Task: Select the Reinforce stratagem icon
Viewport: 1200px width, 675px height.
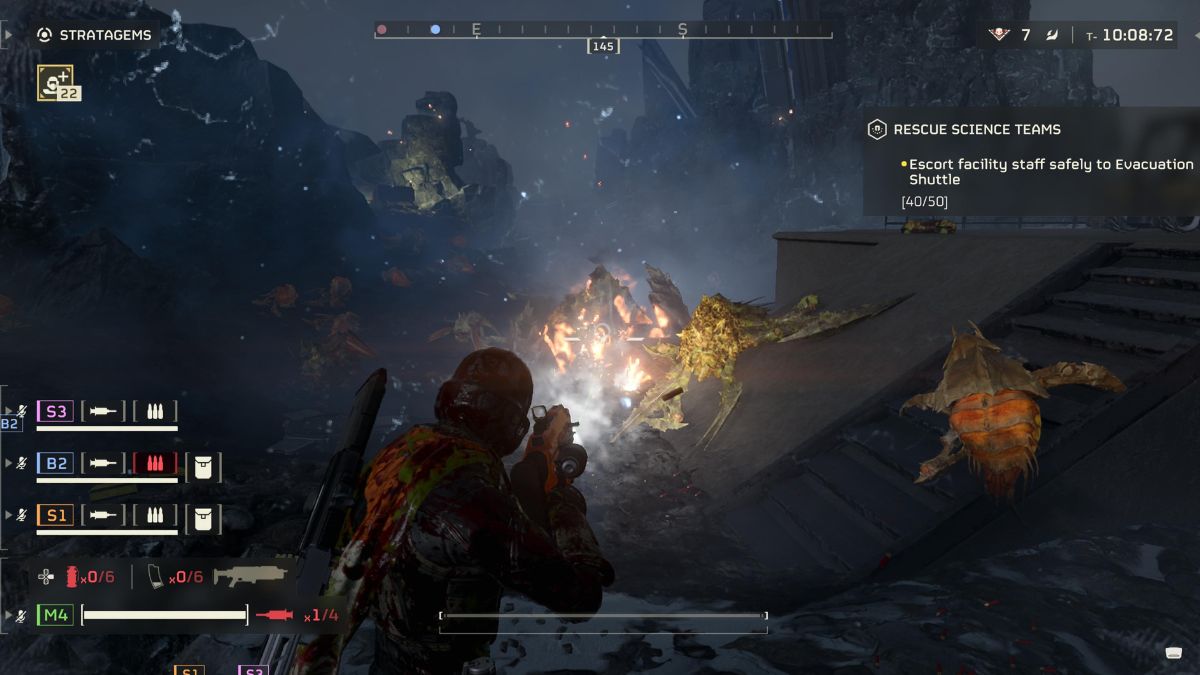Action: tap(55, 81)
